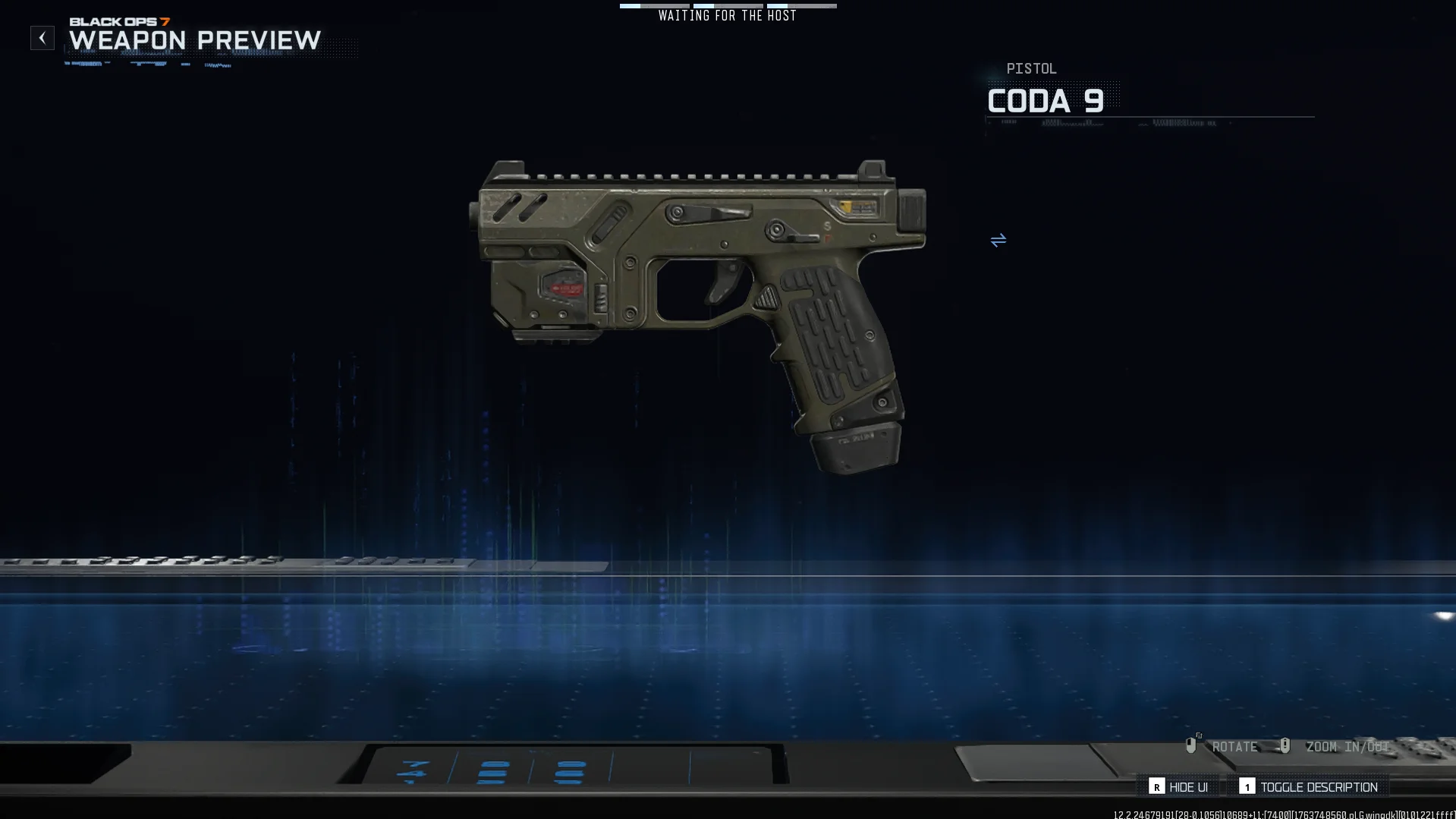The image size is (1456, 819).
Task: Toggle the weapon description
Action: pyautogui.click(x=1309, y=787)
